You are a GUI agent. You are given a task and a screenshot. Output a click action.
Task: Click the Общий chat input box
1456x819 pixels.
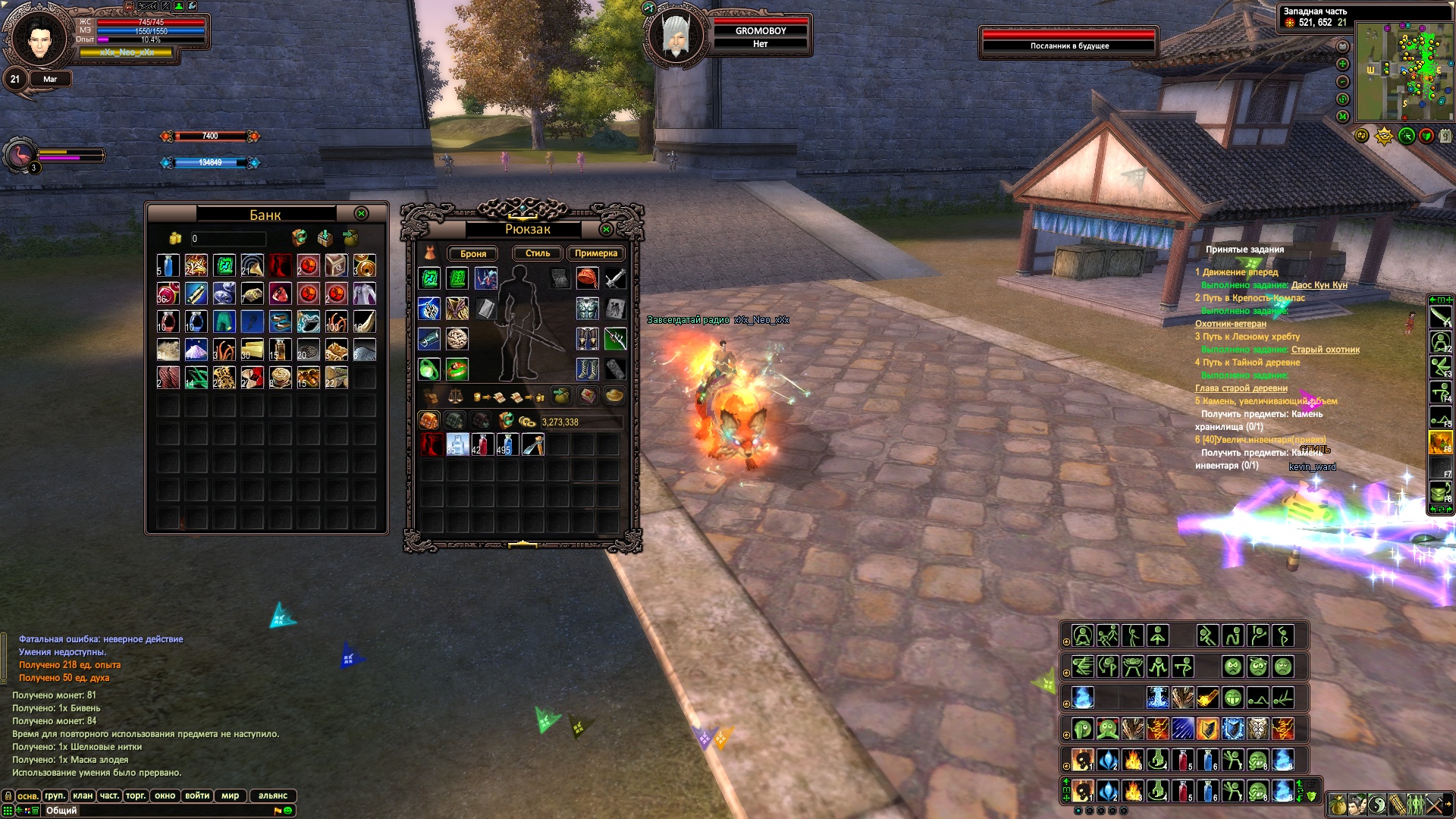click(x=152, y=811)
